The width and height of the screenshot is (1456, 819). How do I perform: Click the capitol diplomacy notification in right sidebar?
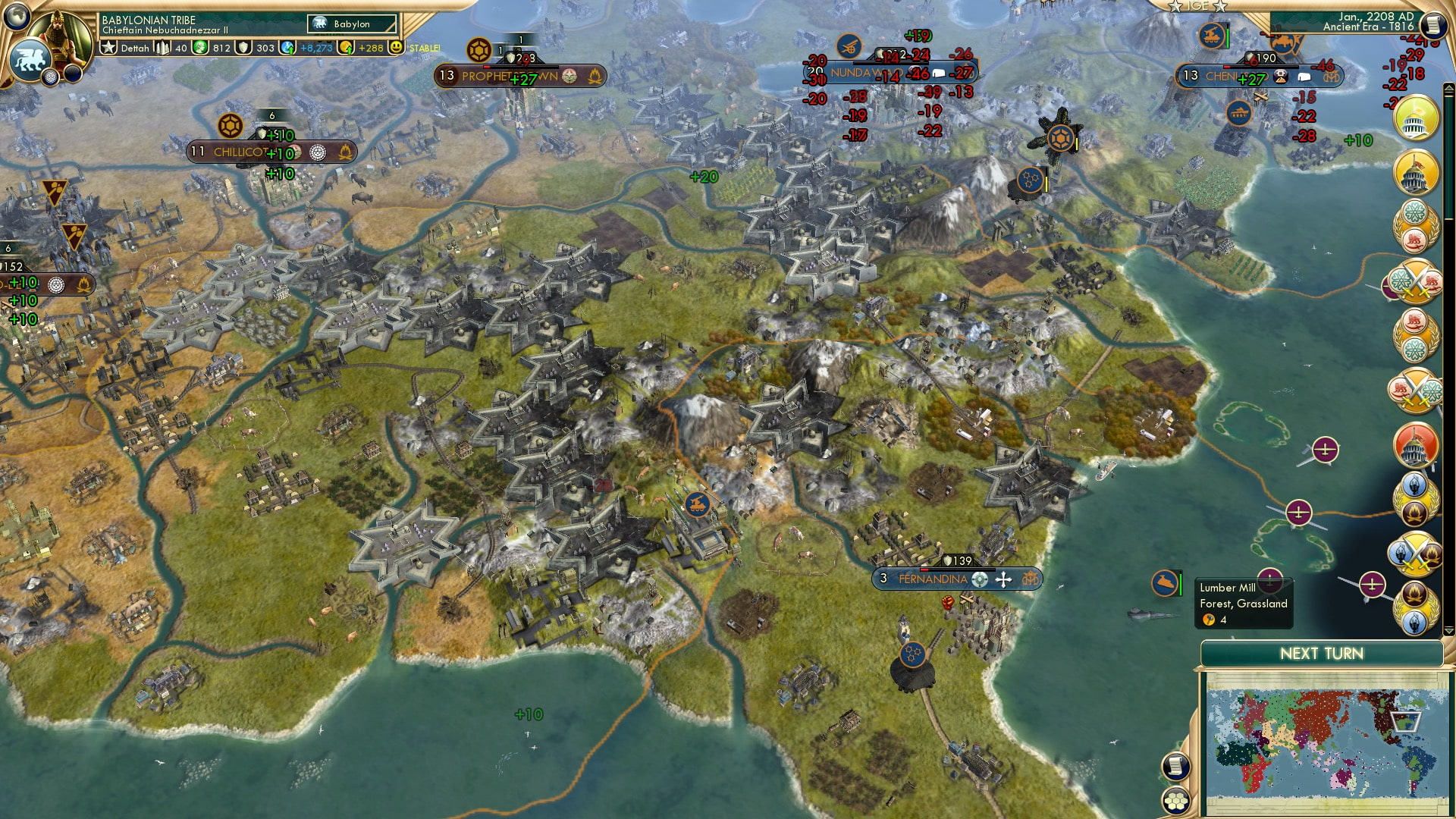pos(1415,121)
